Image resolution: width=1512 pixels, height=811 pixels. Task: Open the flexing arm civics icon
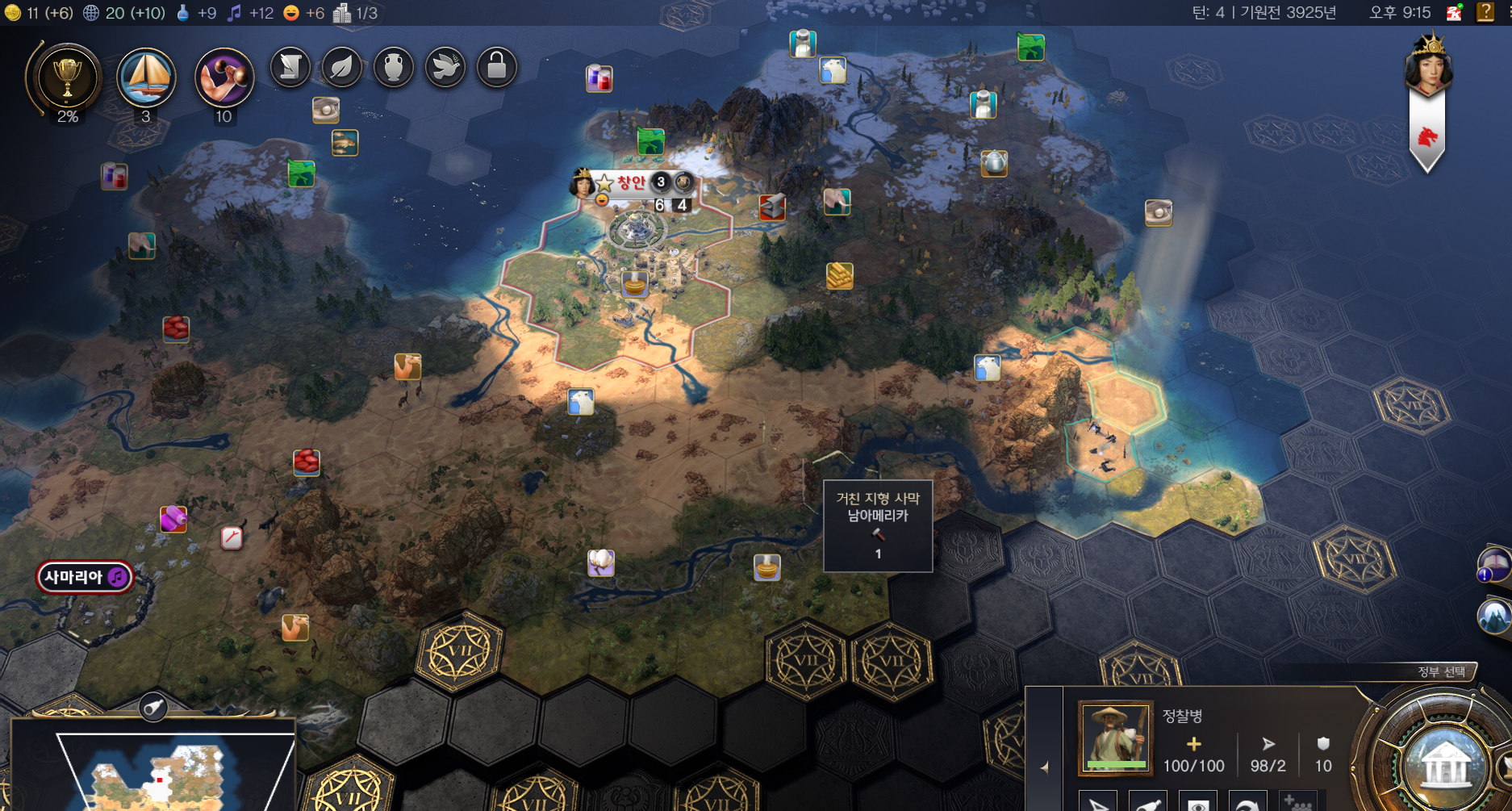(223, 77)
